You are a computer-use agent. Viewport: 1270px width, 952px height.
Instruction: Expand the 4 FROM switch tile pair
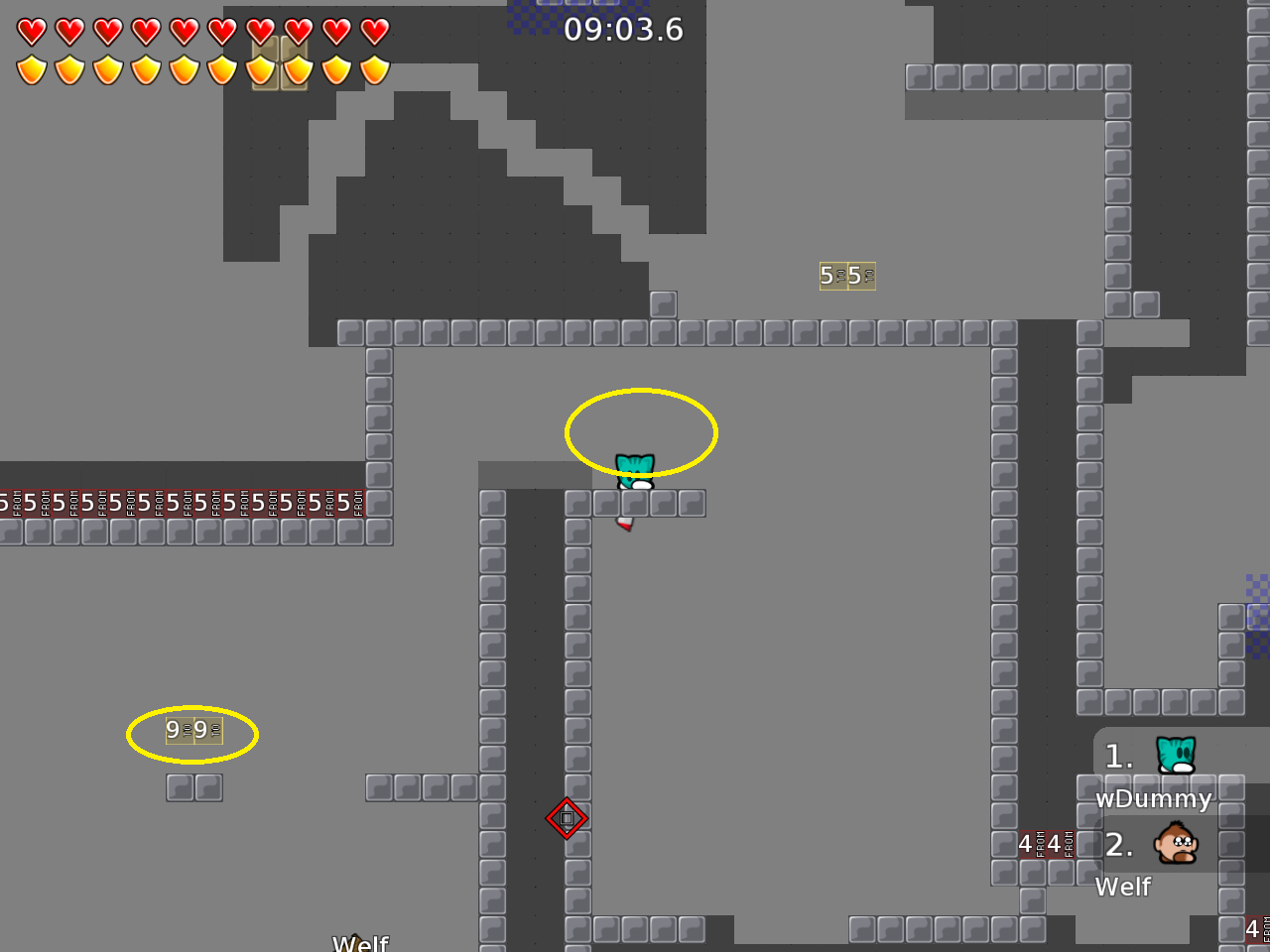[x=1047, y=844]
